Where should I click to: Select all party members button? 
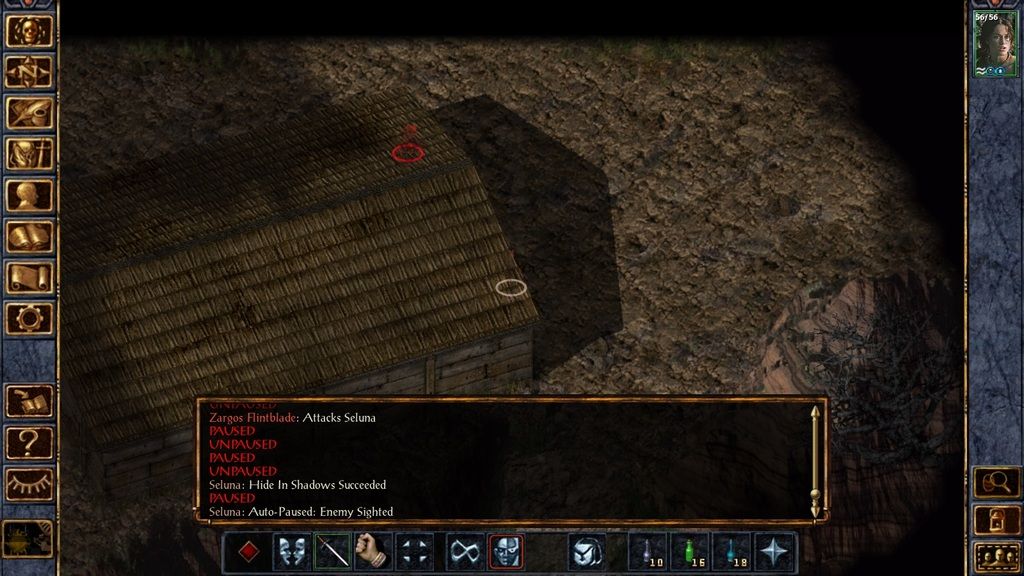coord(996,556)
